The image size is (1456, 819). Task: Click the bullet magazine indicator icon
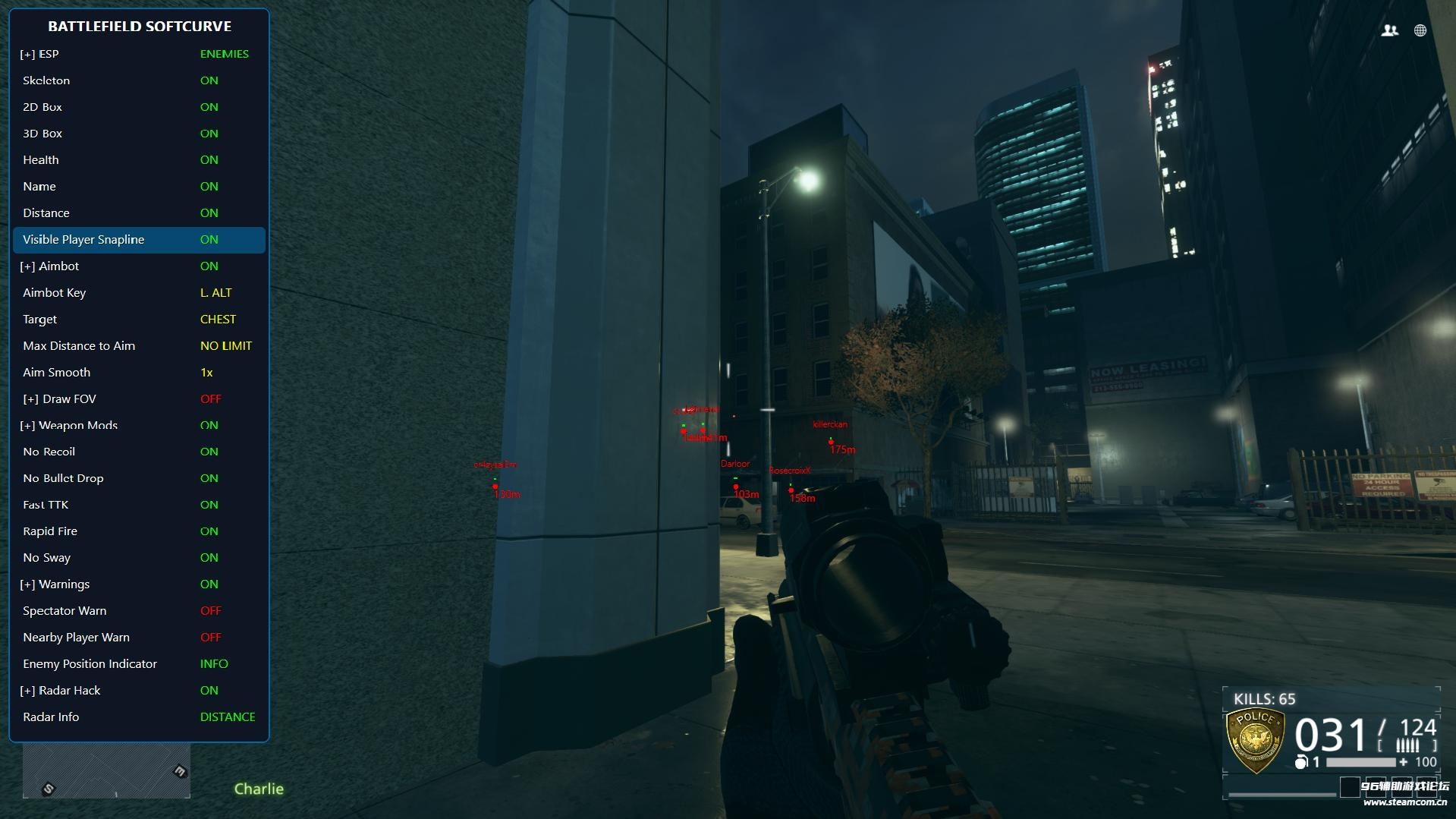pos(1407,745)
